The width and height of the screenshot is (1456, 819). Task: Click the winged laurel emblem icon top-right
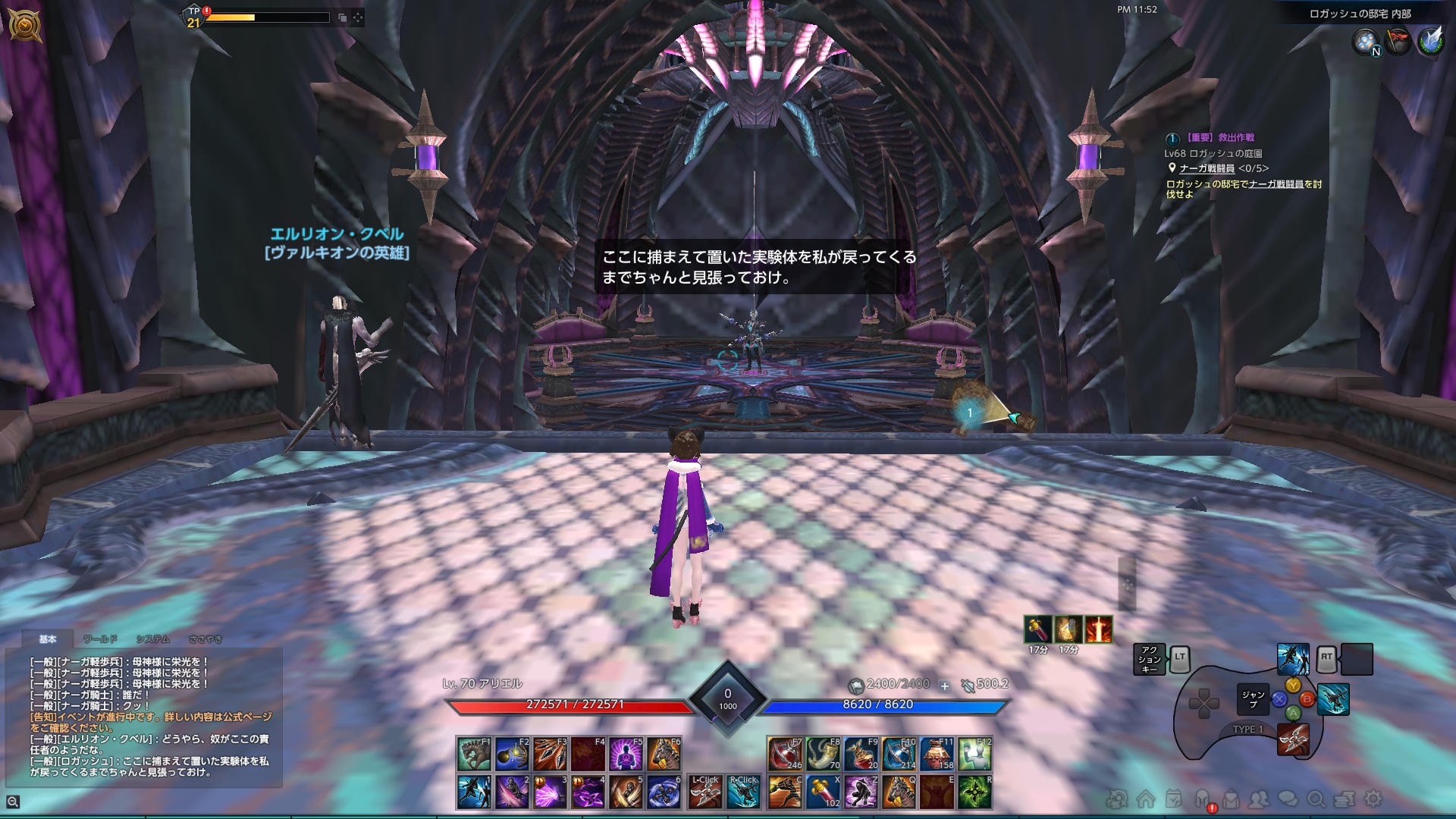coord(1431,42)
